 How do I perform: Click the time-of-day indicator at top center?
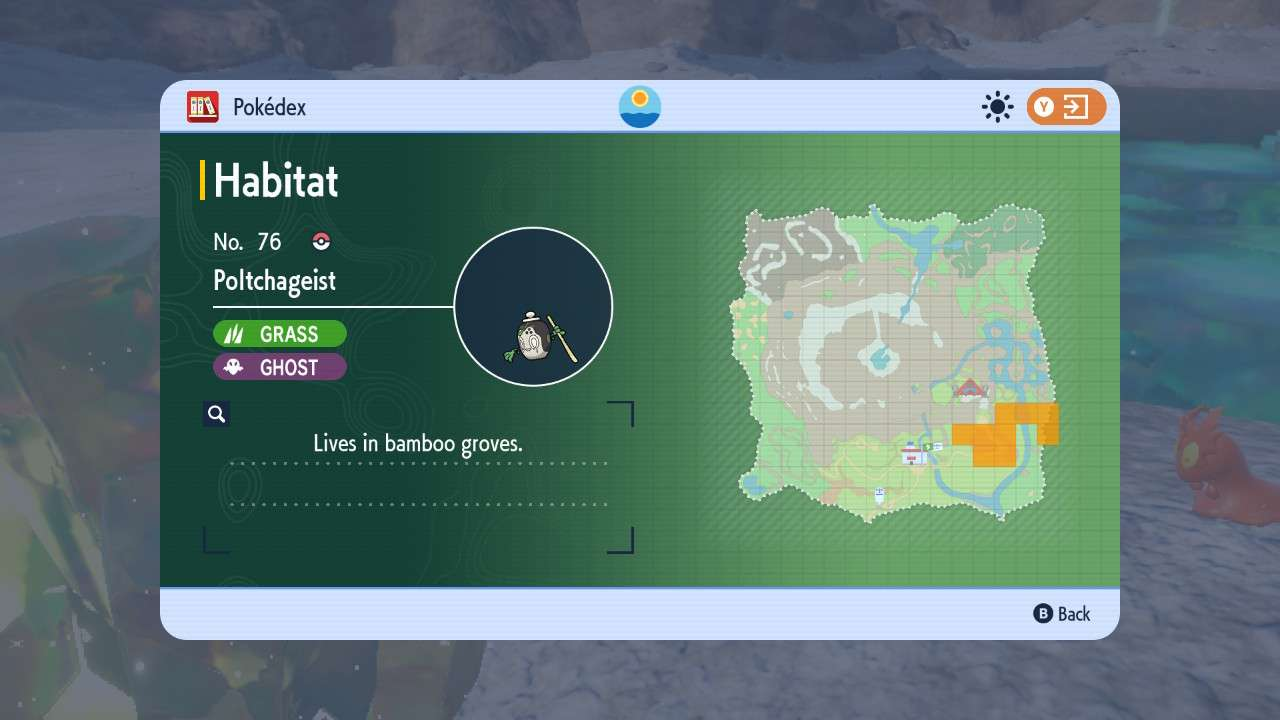click(638, 106)
